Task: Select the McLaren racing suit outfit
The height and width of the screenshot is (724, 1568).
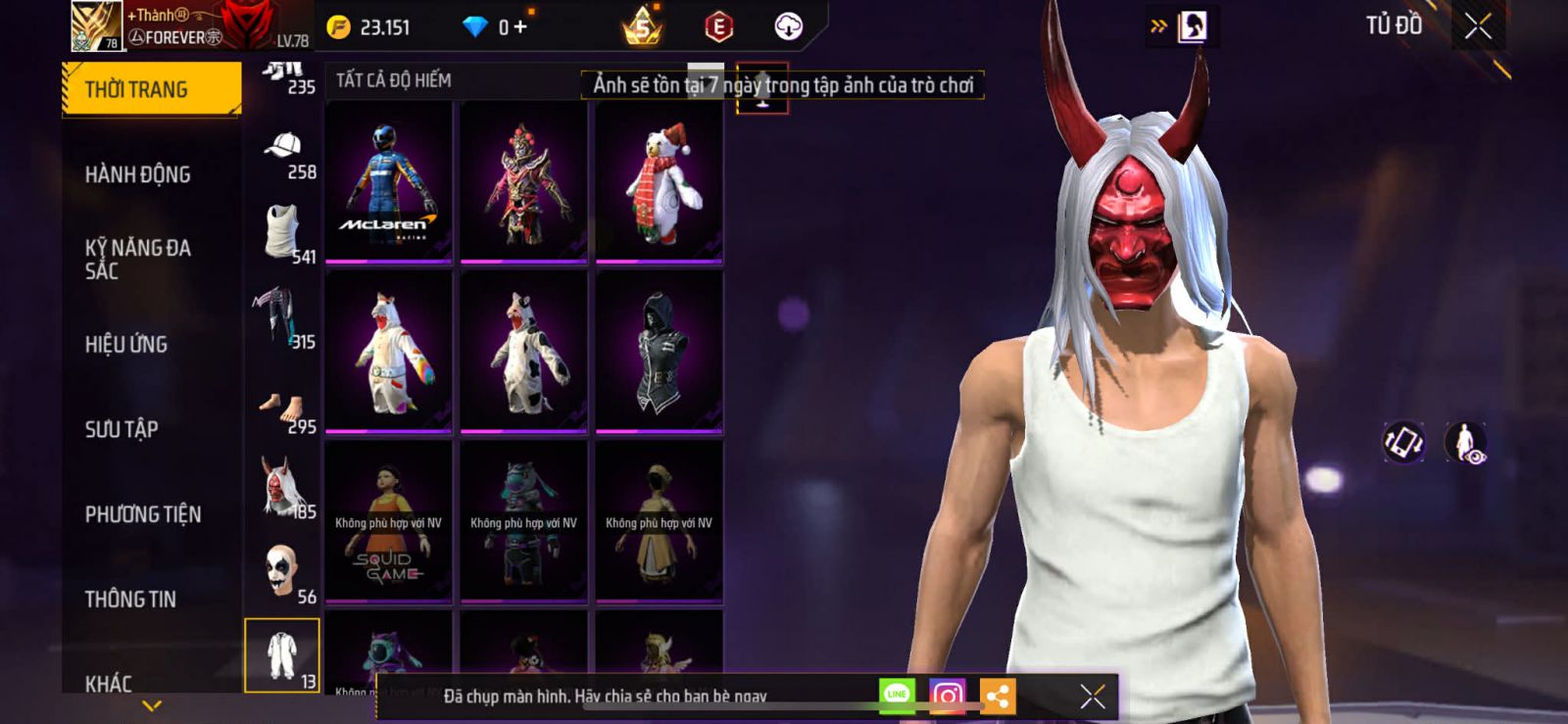Action: click(x=388, y=182)
